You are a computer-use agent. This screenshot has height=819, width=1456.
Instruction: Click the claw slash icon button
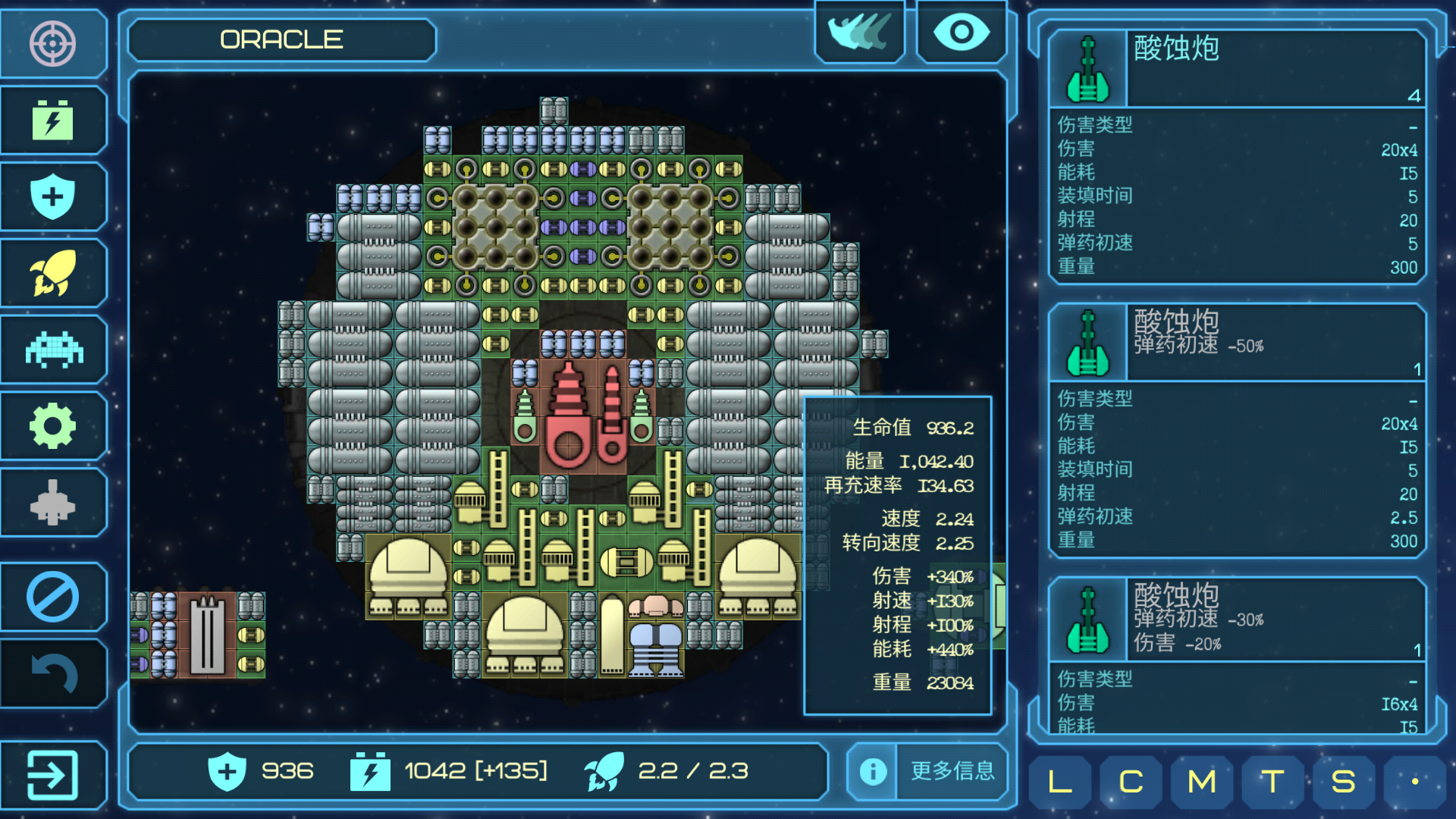coord(859,33)
